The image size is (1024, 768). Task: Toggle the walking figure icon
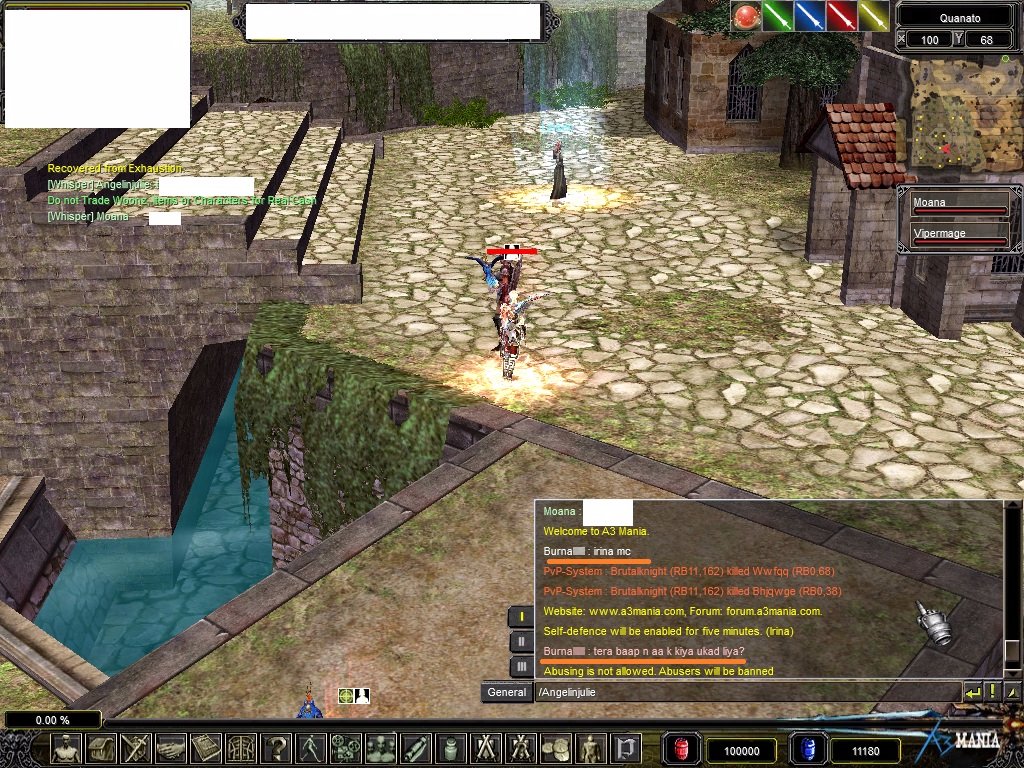tap(311, 748)
